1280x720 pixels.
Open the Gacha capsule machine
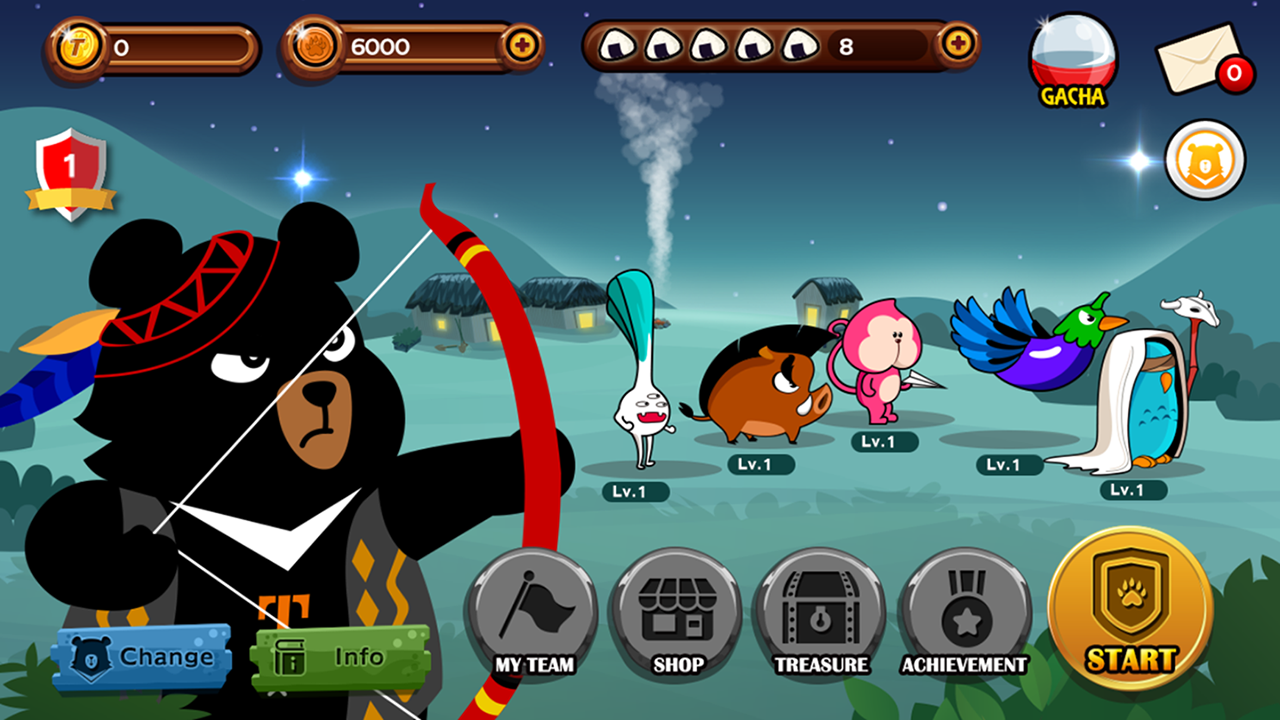[x=1073, y=60]
